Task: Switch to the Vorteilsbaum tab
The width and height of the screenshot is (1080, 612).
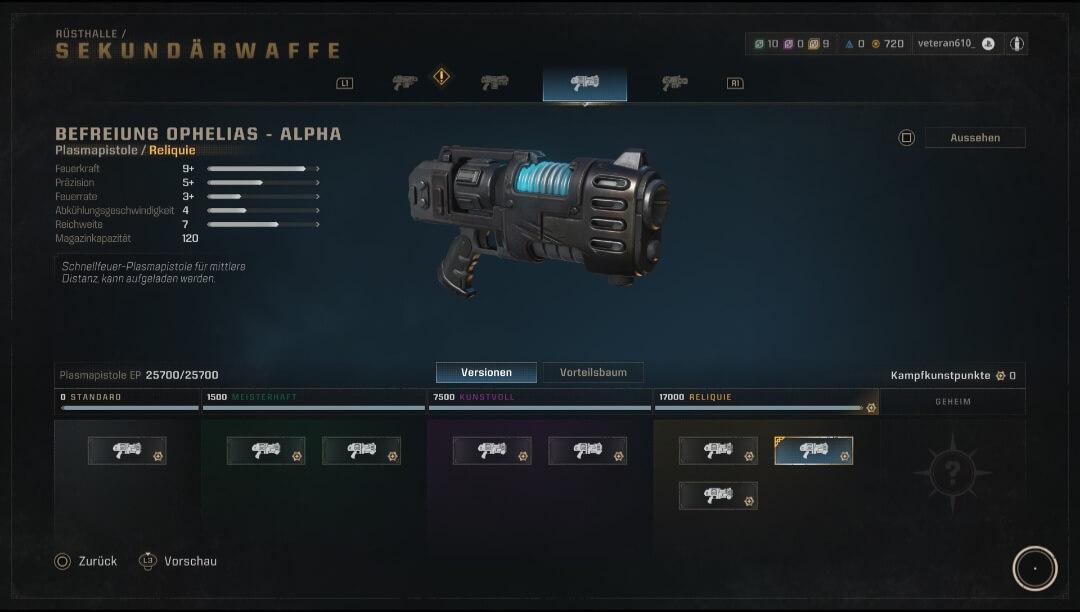Action: pyautogui.click(x=593, y=372)
